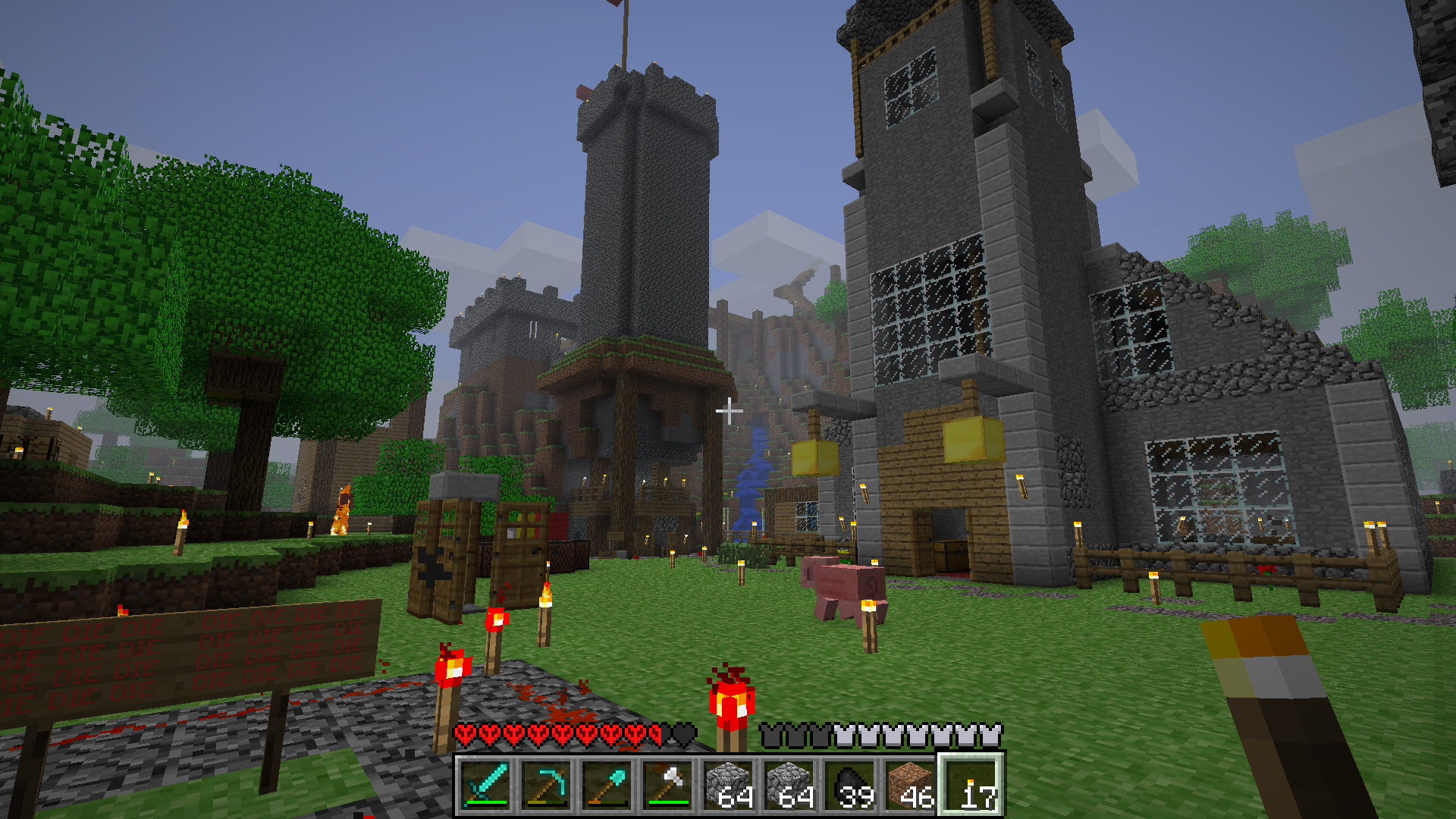Select the diamond pickaxe hotbar slot
The width and height of the screenshot is (1456, 819).
click(x=546, y=785)
